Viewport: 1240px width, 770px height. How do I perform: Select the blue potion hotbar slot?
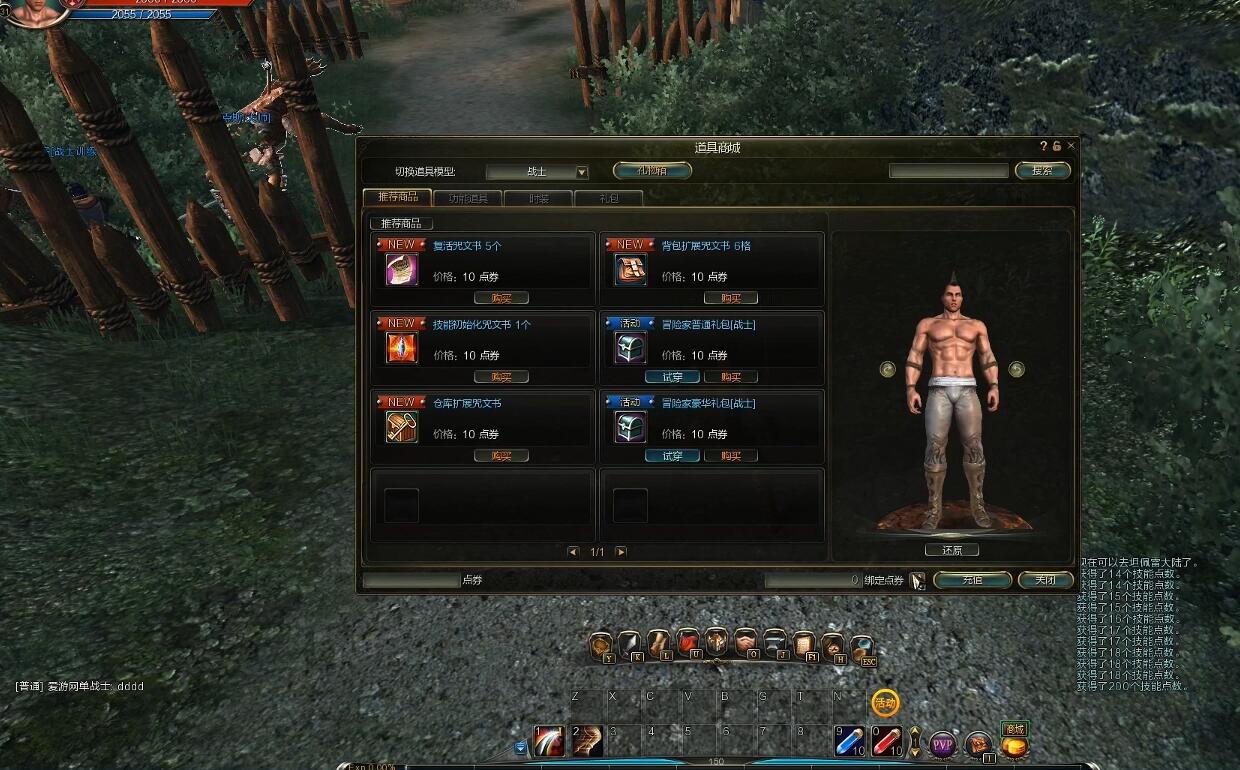850,742
